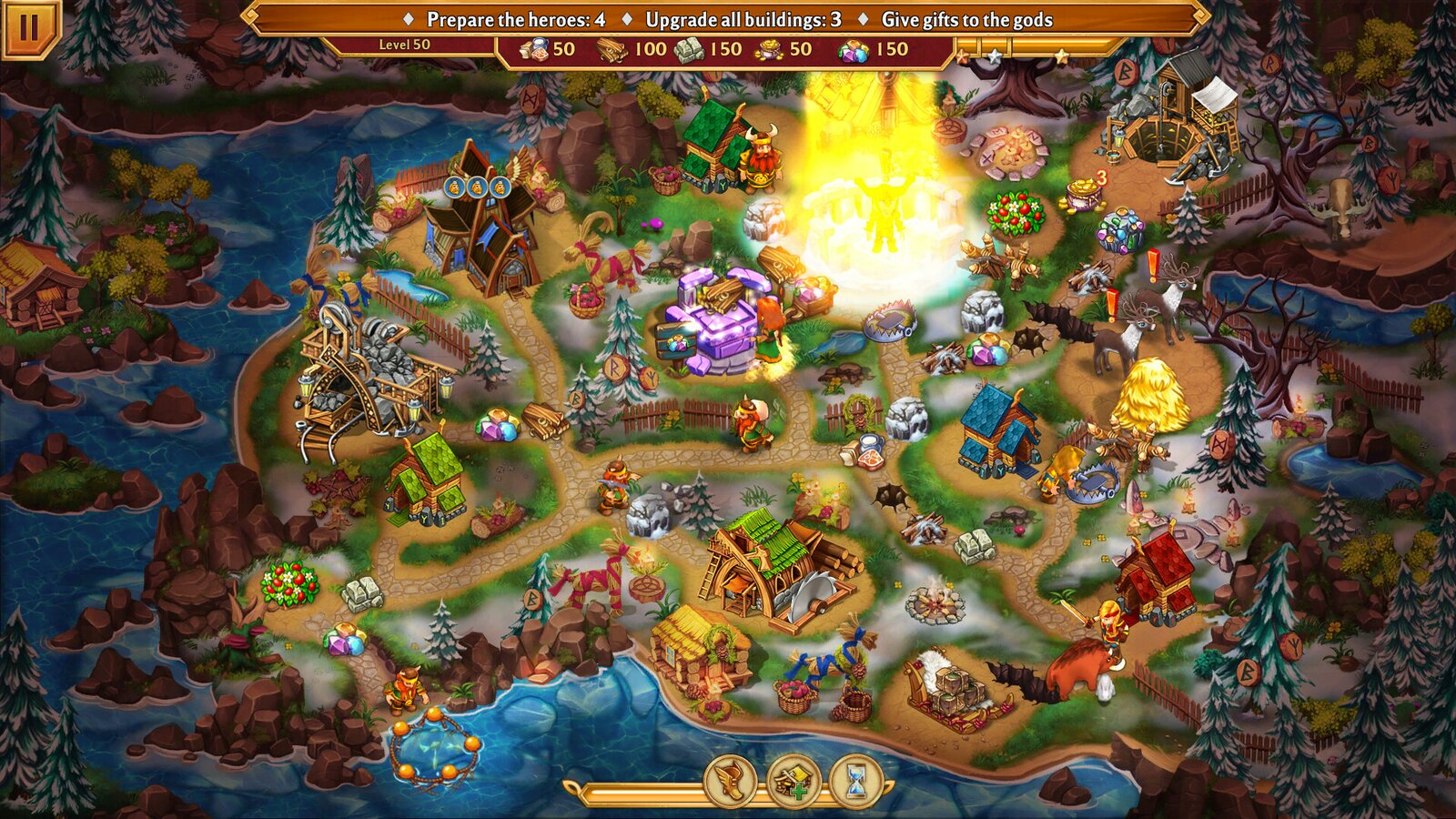The height and width of the screenshot is (819, 1456).
Task: Collect the pot of gold marked 3
Action: (1083, 191)
